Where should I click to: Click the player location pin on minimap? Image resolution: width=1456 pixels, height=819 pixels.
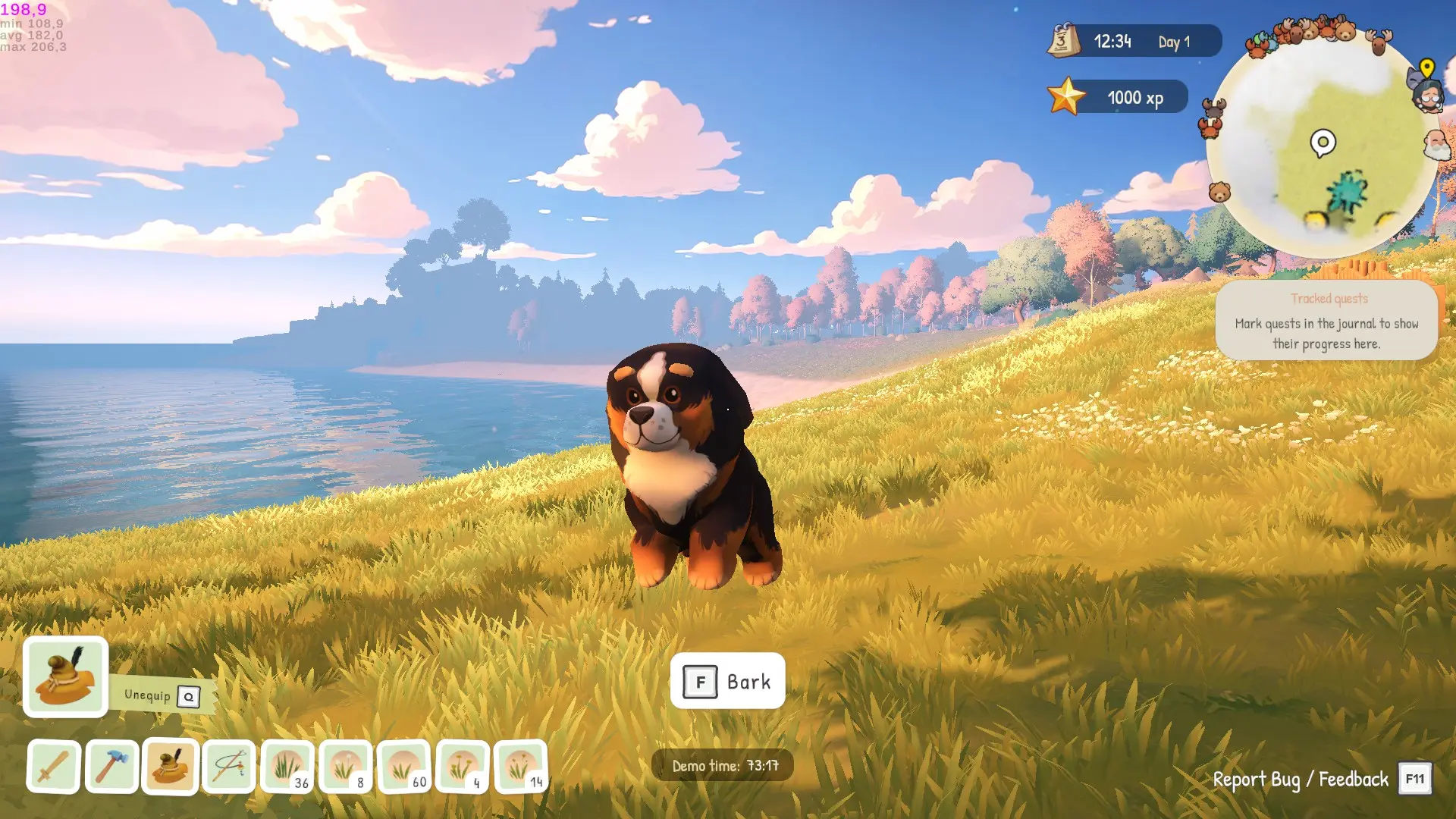pyautogui.click(x=1323, y=143)
